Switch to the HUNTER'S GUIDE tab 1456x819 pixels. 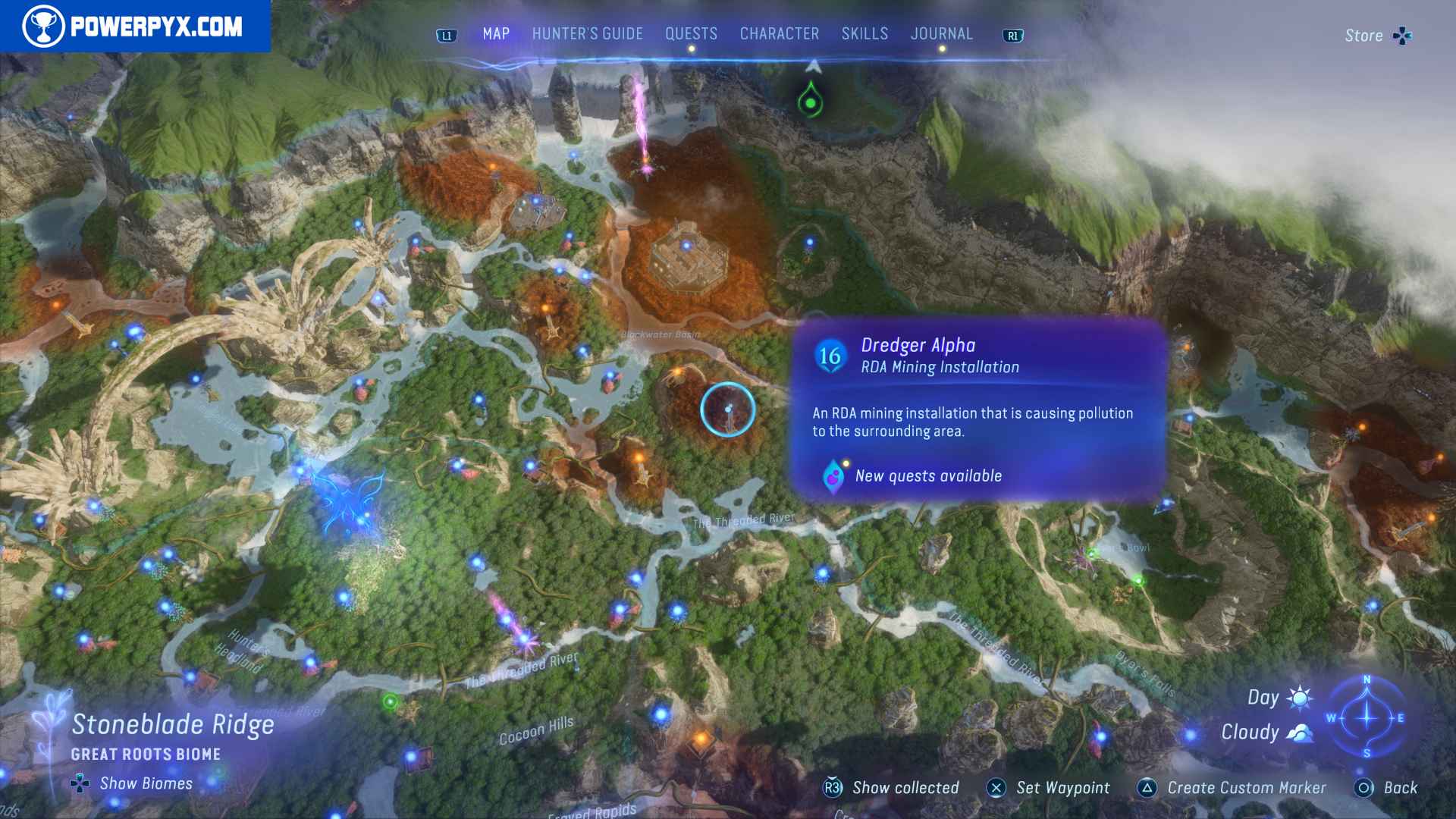tap(588, 33)
